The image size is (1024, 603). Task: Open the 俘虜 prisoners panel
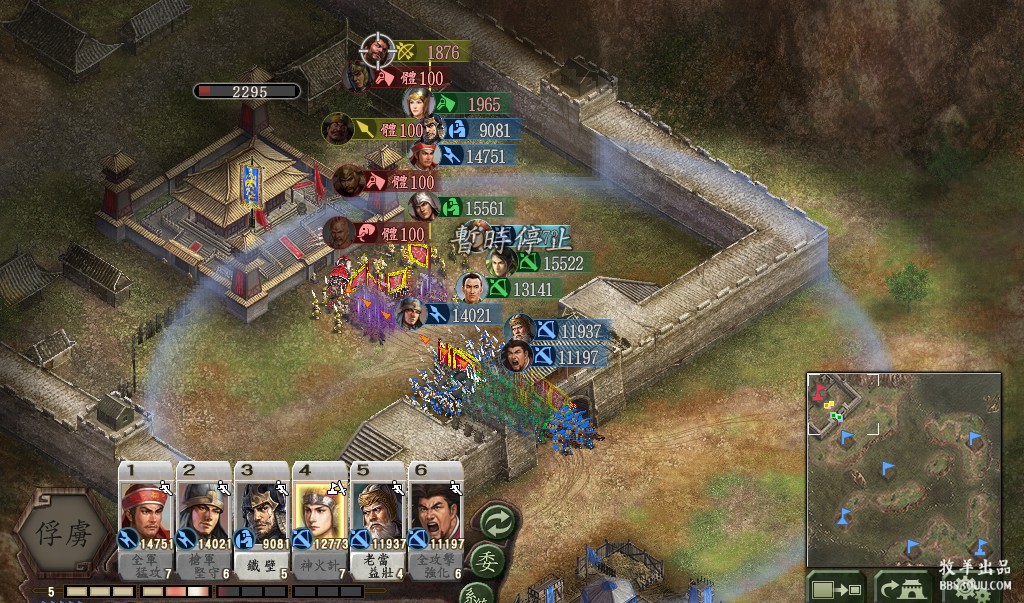tap(66, 533)
